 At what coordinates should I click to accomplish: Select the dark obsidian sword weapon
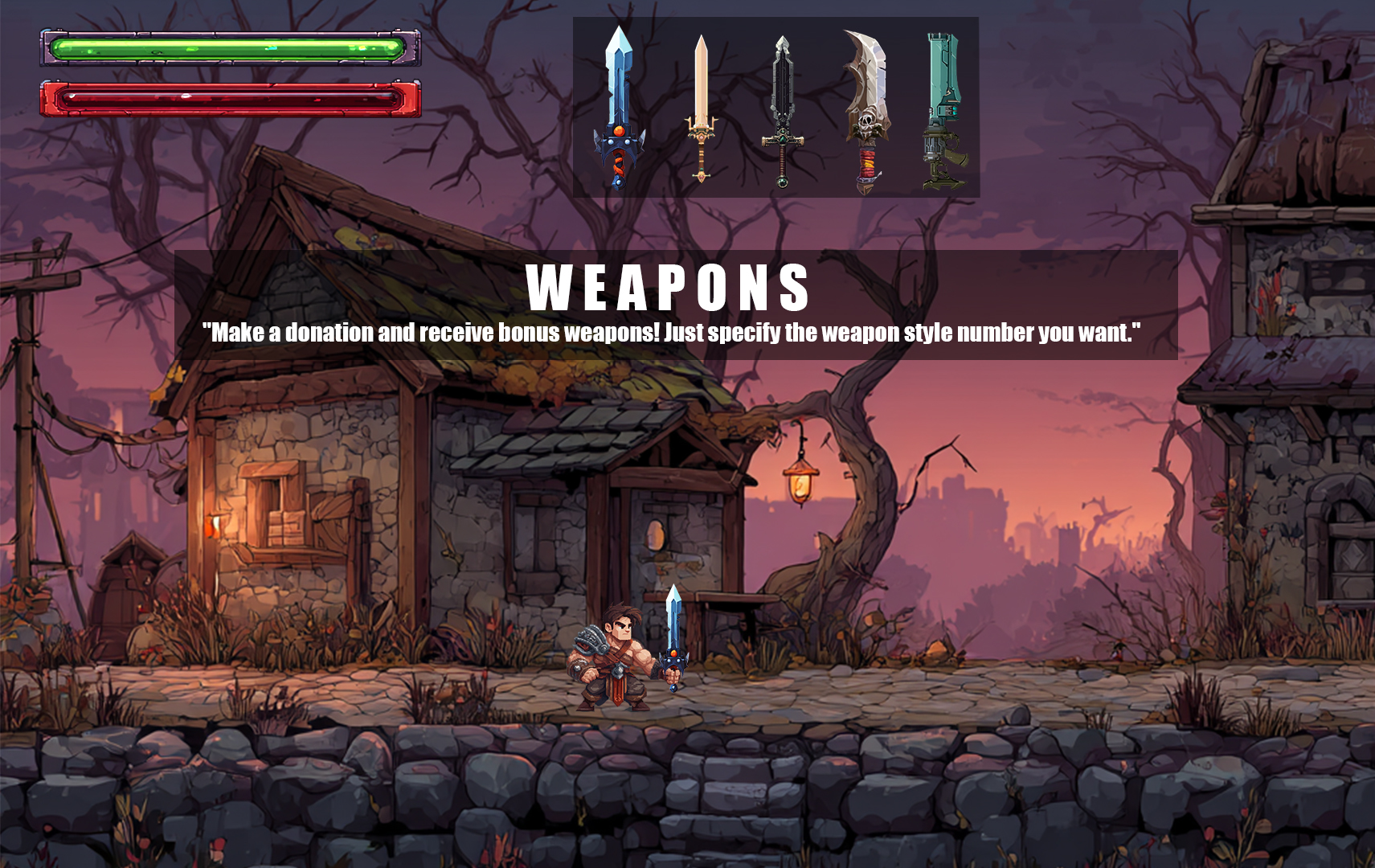click(x=784, y=104)
